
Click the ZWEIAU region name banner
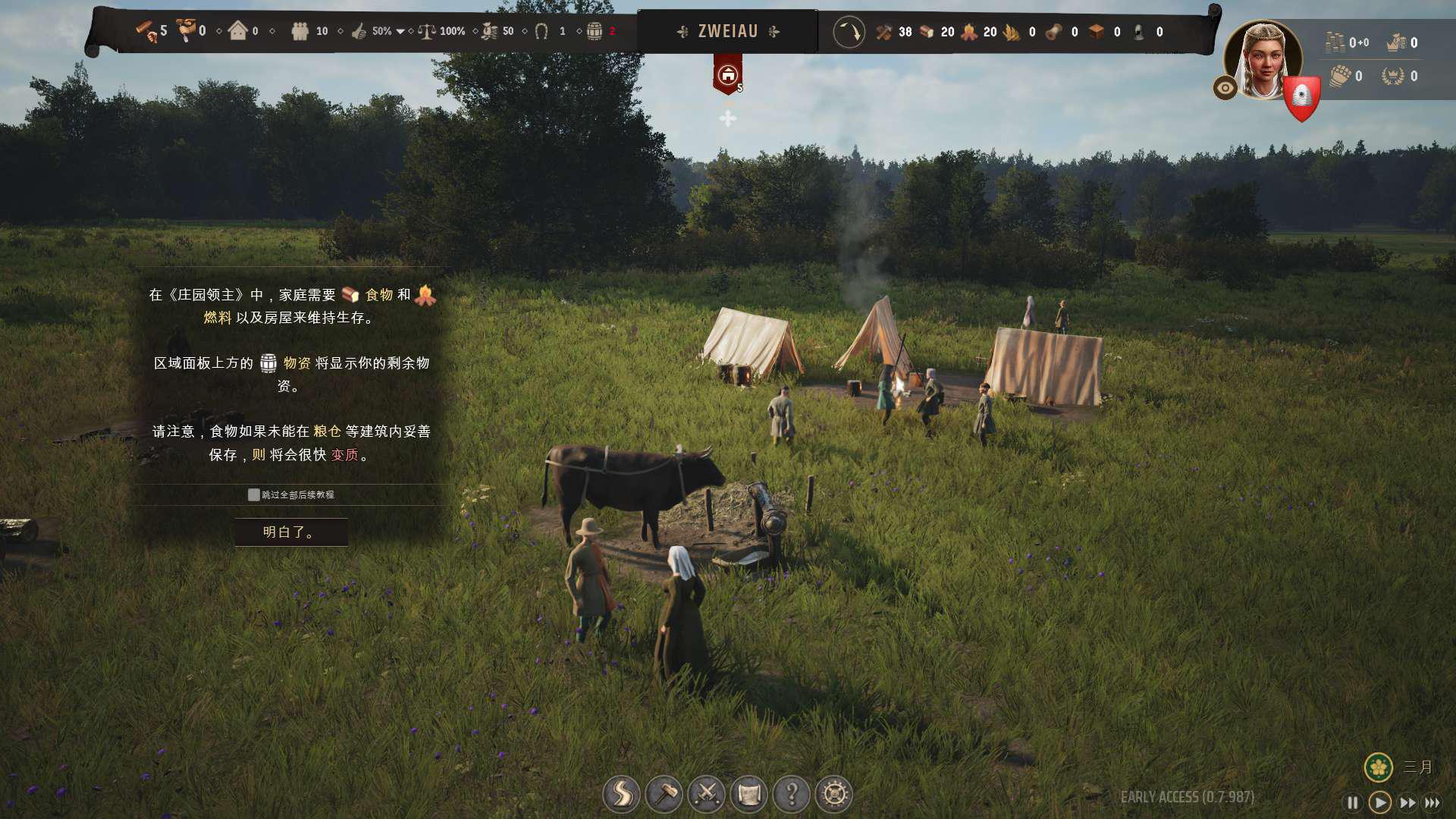point(728,32)
